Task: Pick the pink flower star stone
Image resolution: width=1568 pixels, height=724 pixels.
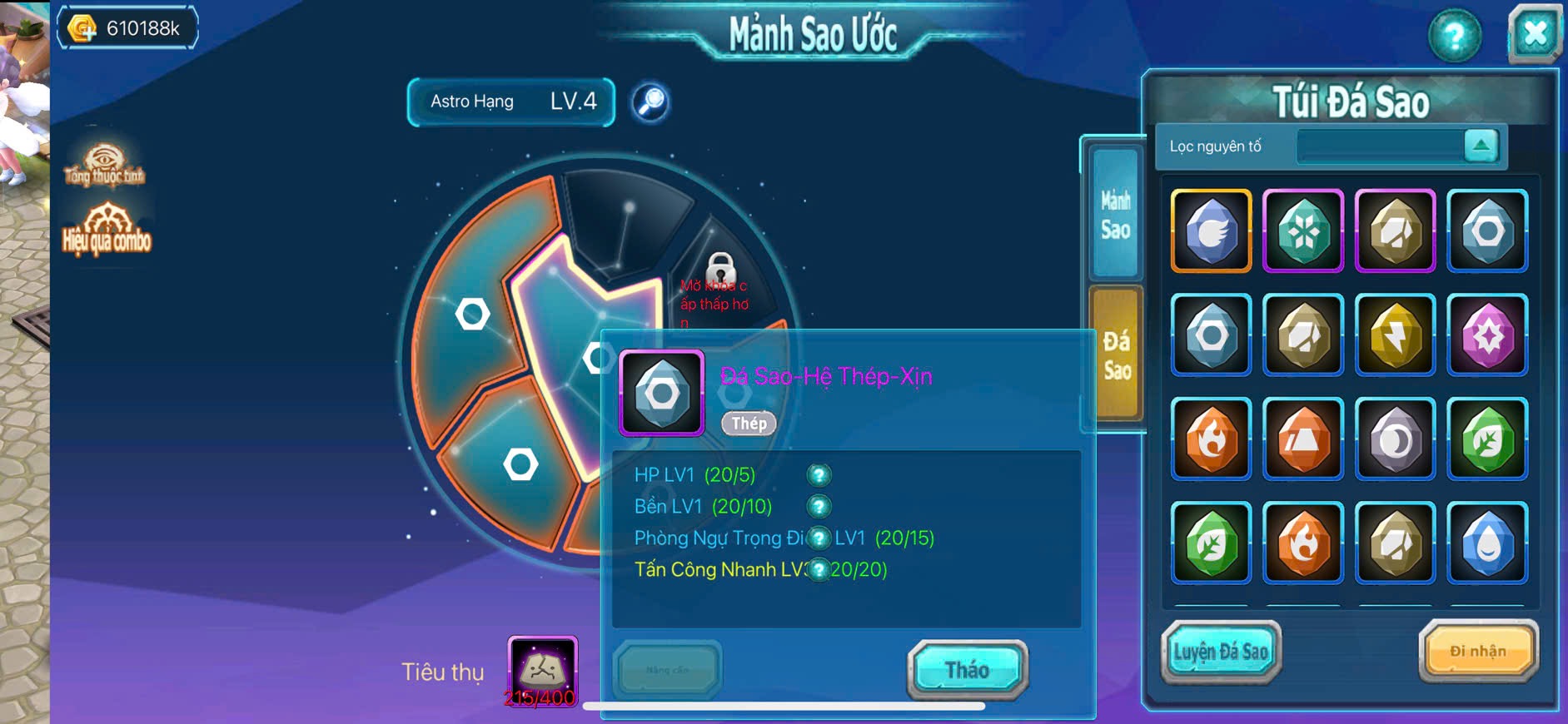Action: pos(1487,335)
